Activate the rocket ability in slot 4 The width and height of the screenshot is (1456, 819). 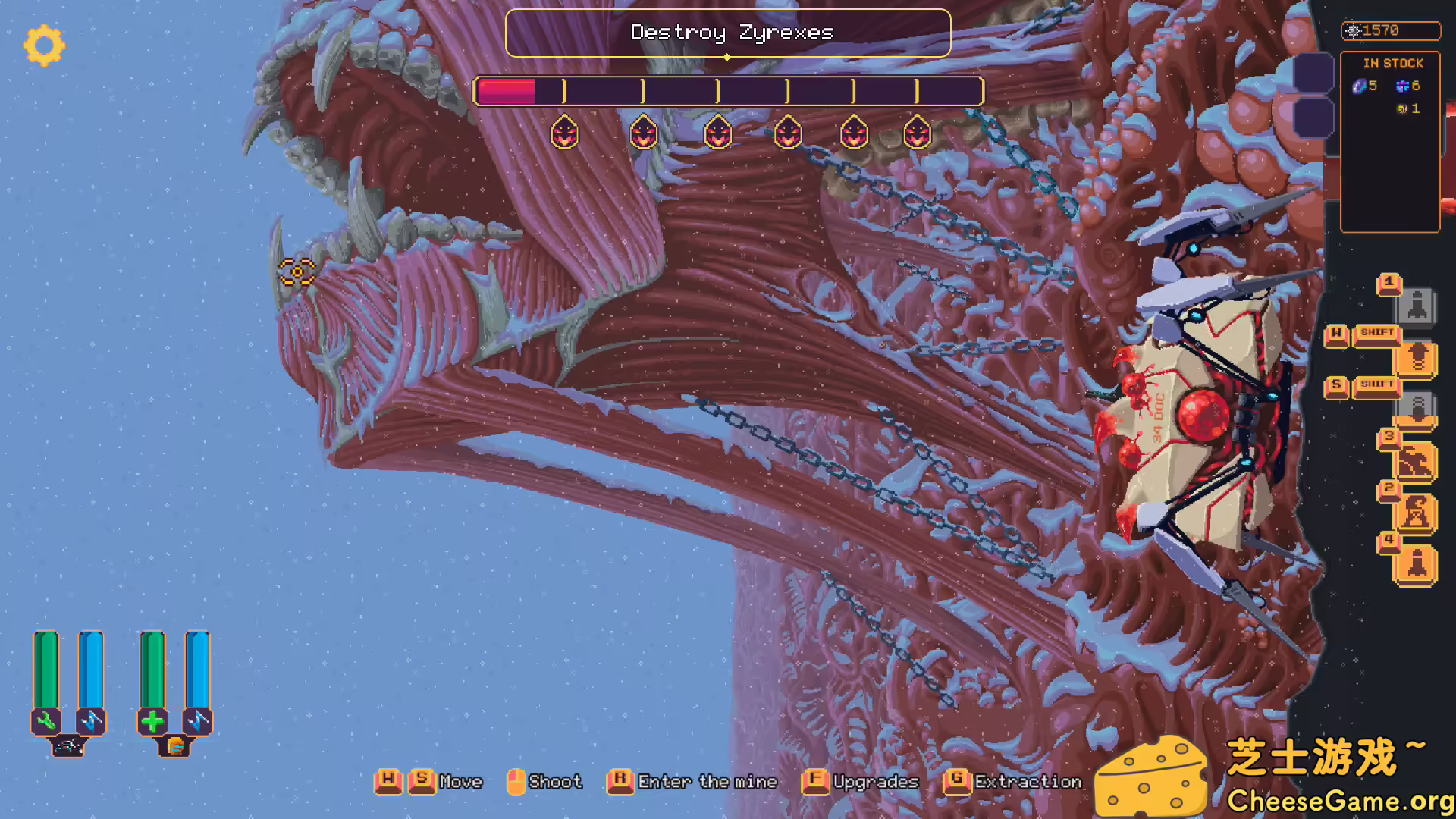click(x=1415, y=563)
